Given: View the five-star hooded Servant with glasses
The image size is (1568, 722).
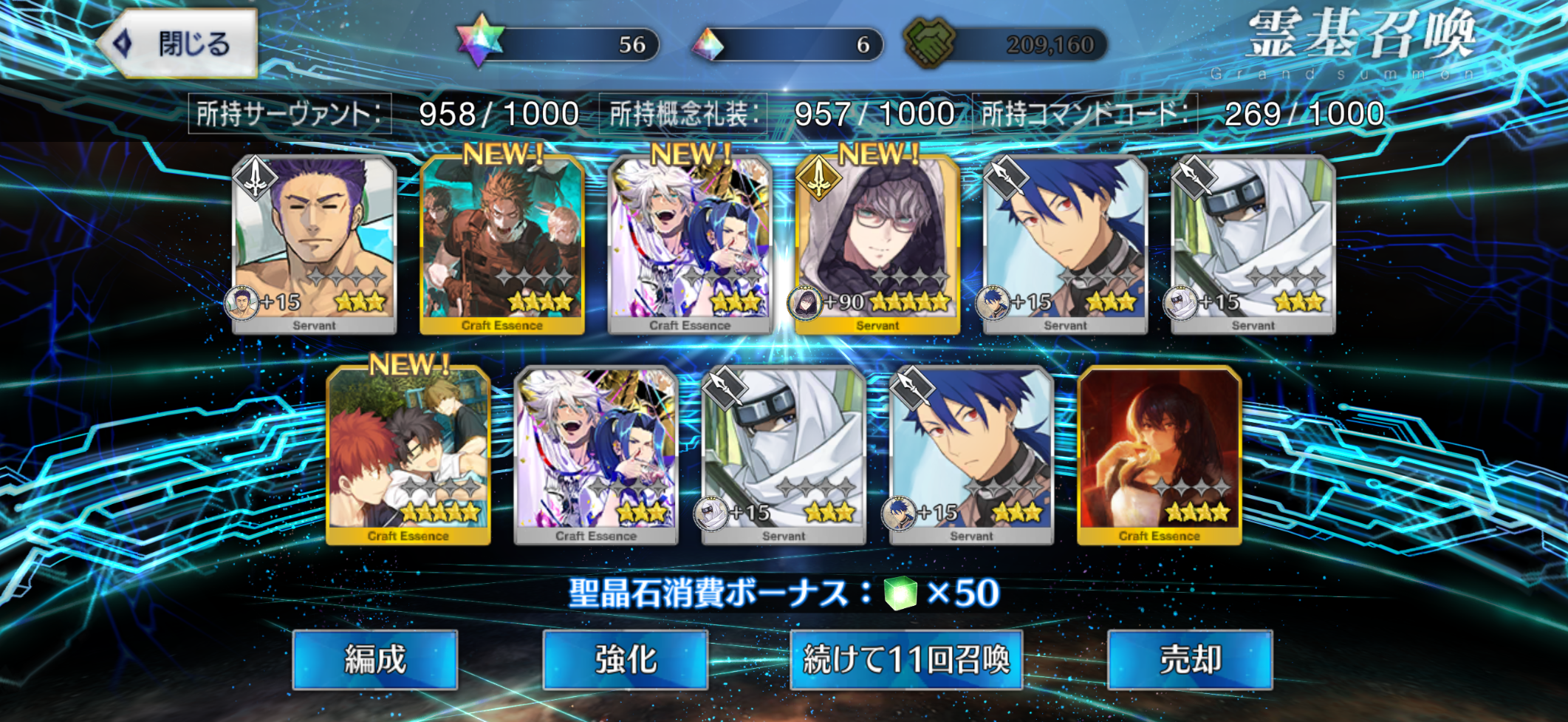Looking at the screenshot, I should point(877,244).
